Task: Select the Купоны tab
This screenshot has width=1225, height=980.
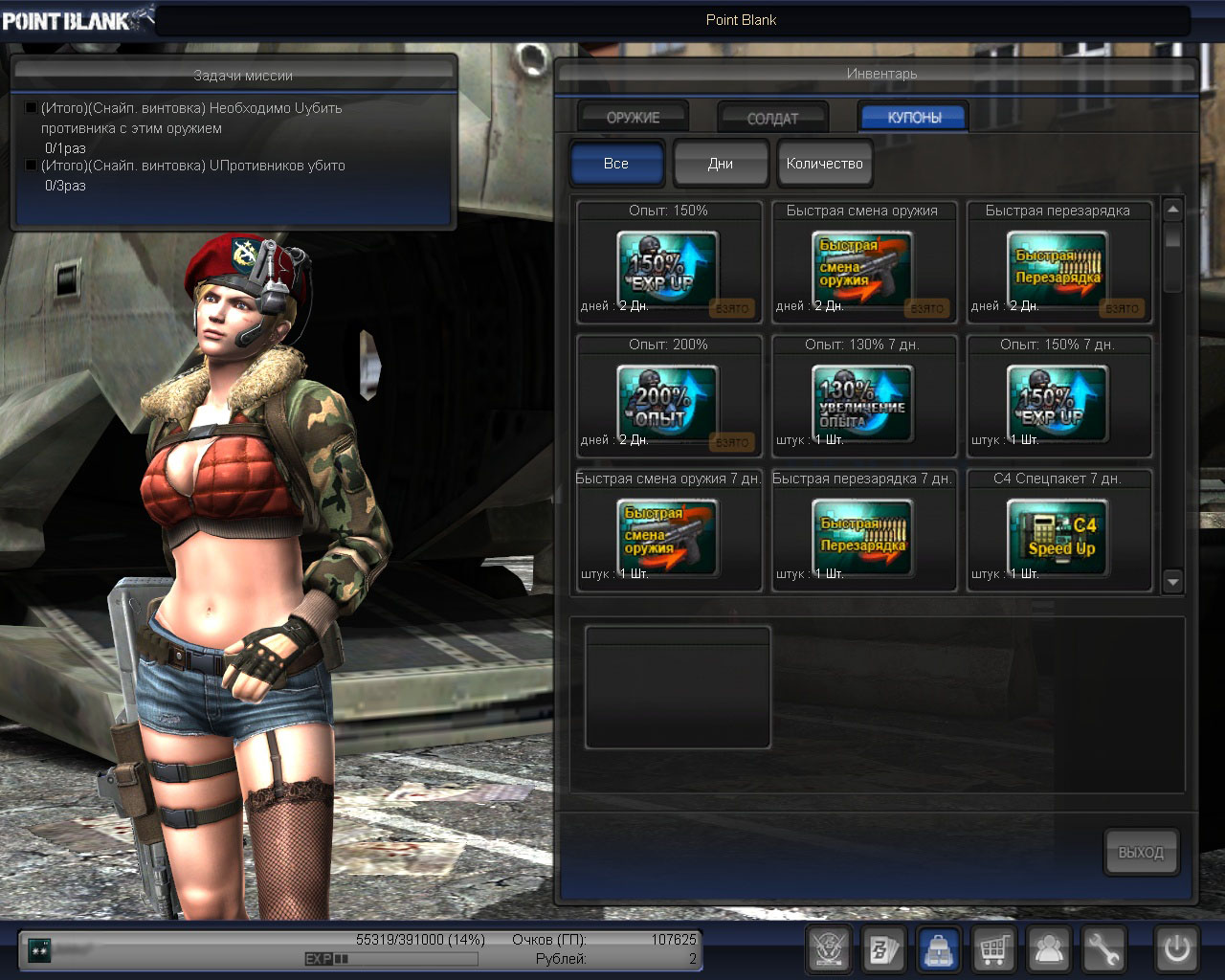Action: click(914, 117)
